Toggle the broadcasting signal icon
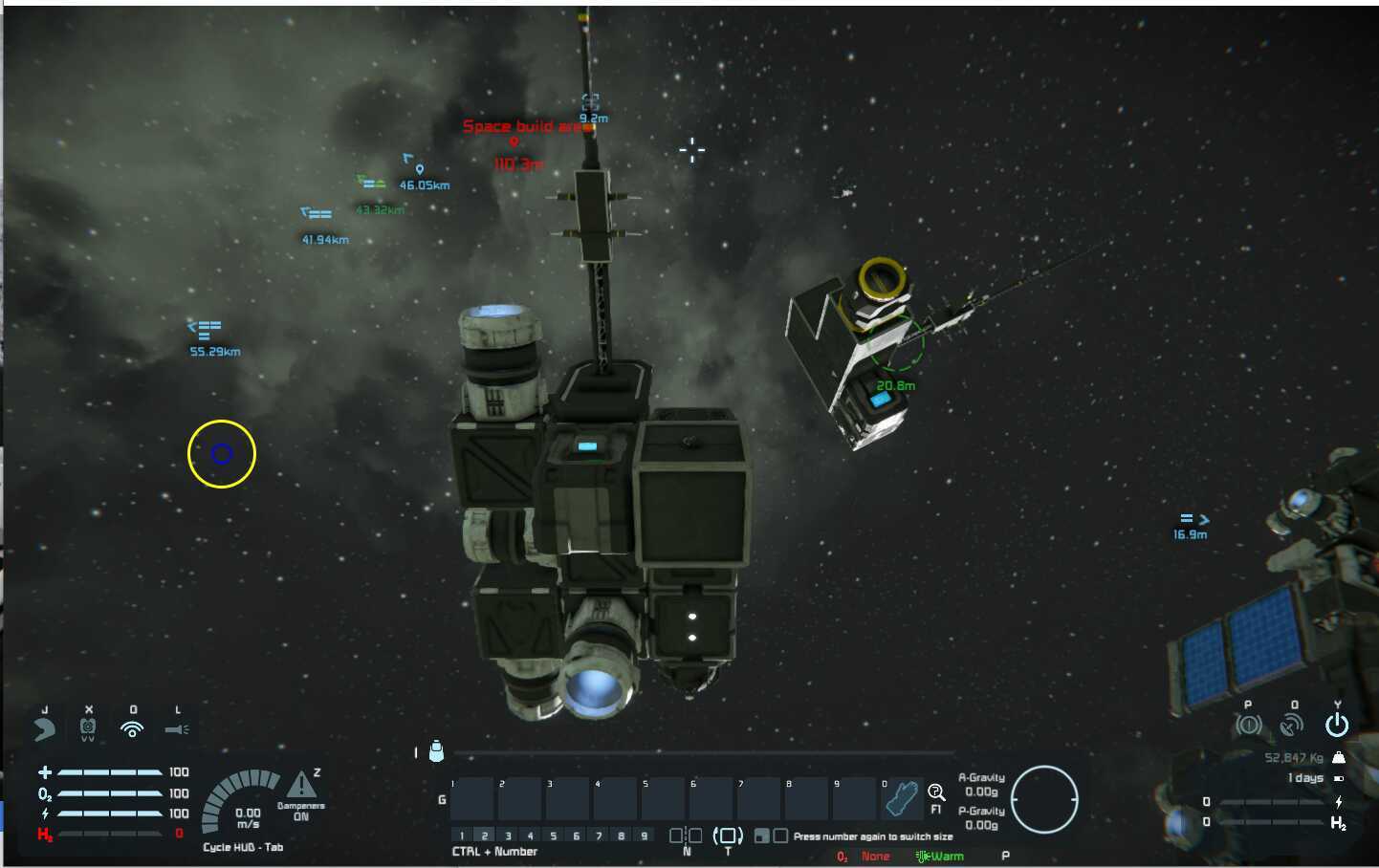1379x868 pixels. pos(132,729)
